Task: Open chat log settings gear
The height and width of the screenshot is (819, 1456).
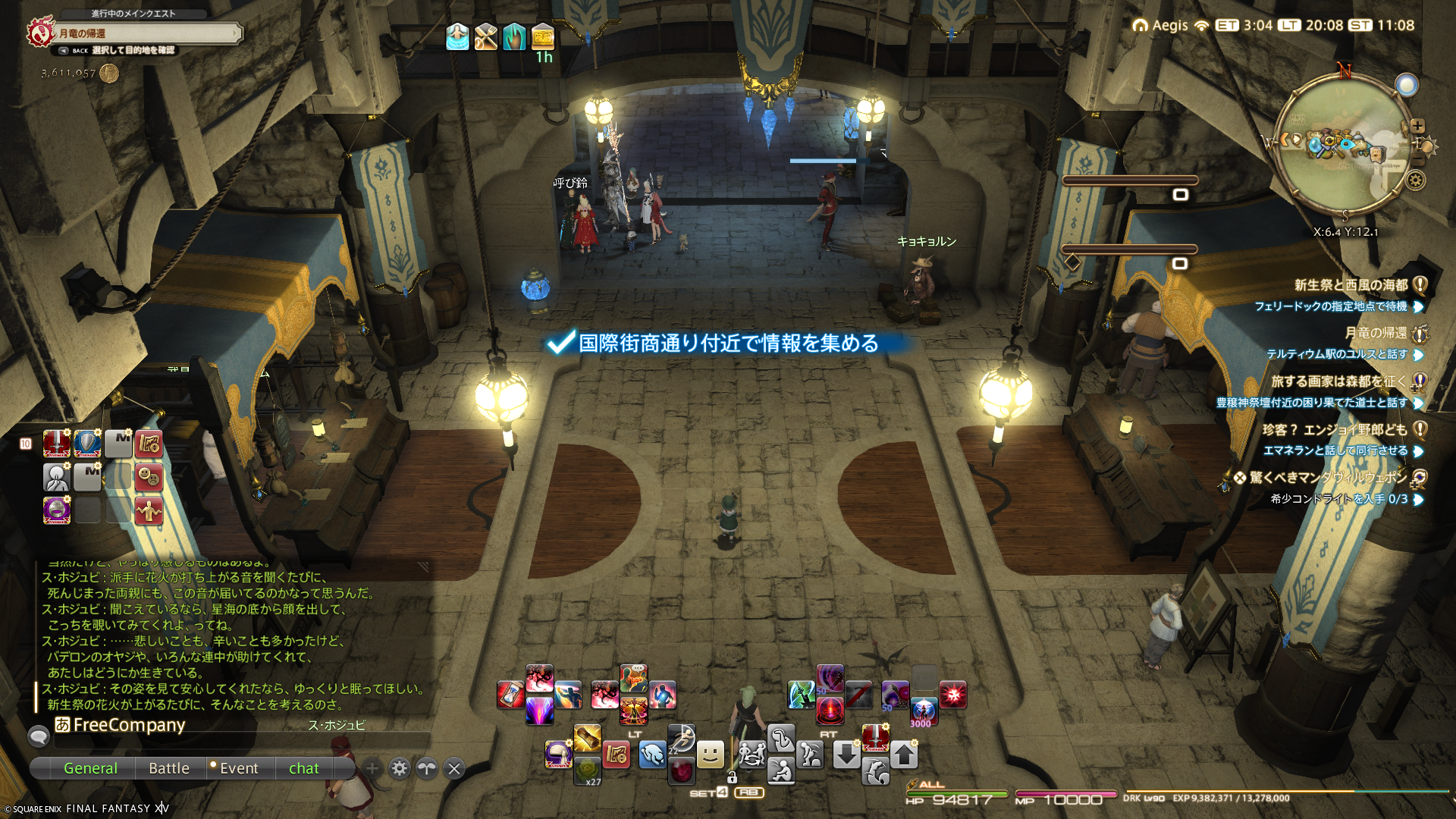Action: coord(400,768)
